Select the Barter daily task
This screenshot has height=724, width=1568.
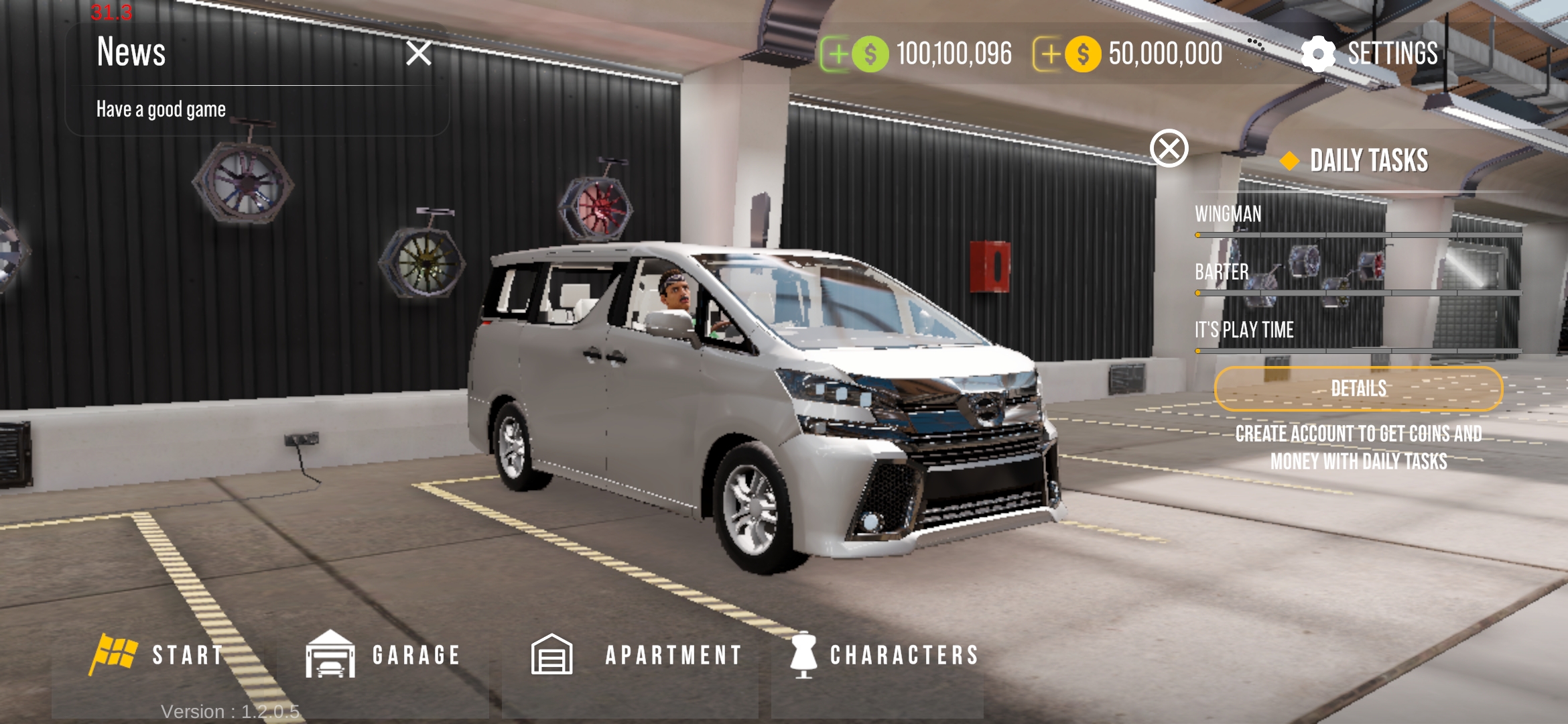pyautogui.click(x=1222, y=272)
